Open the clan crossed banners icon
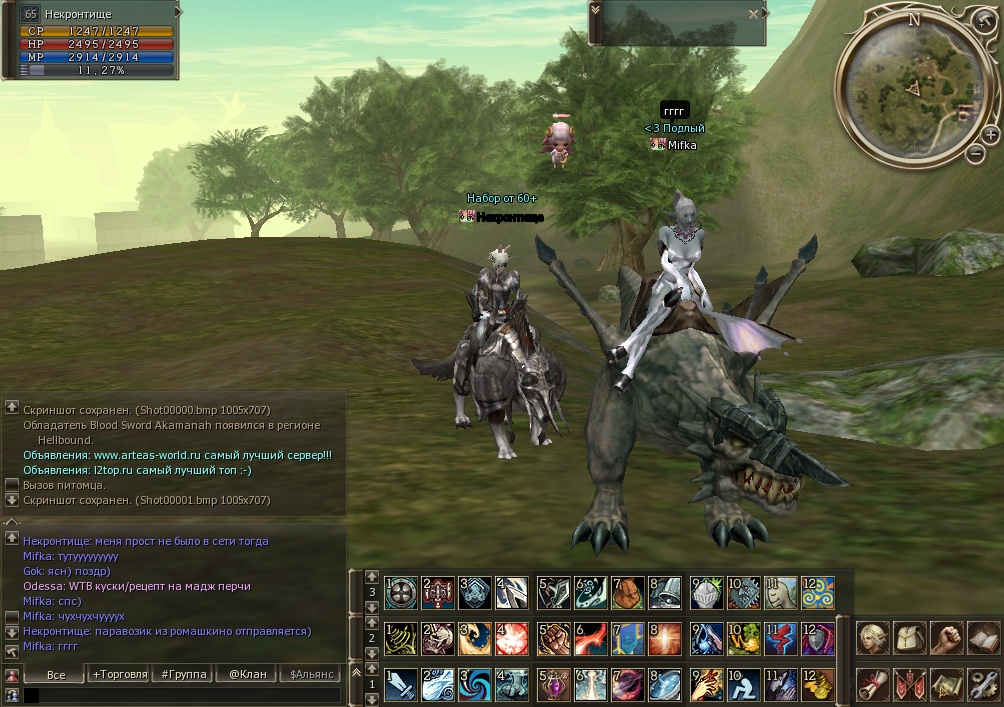Screen dimensions: 1004x707 (910, 684)
